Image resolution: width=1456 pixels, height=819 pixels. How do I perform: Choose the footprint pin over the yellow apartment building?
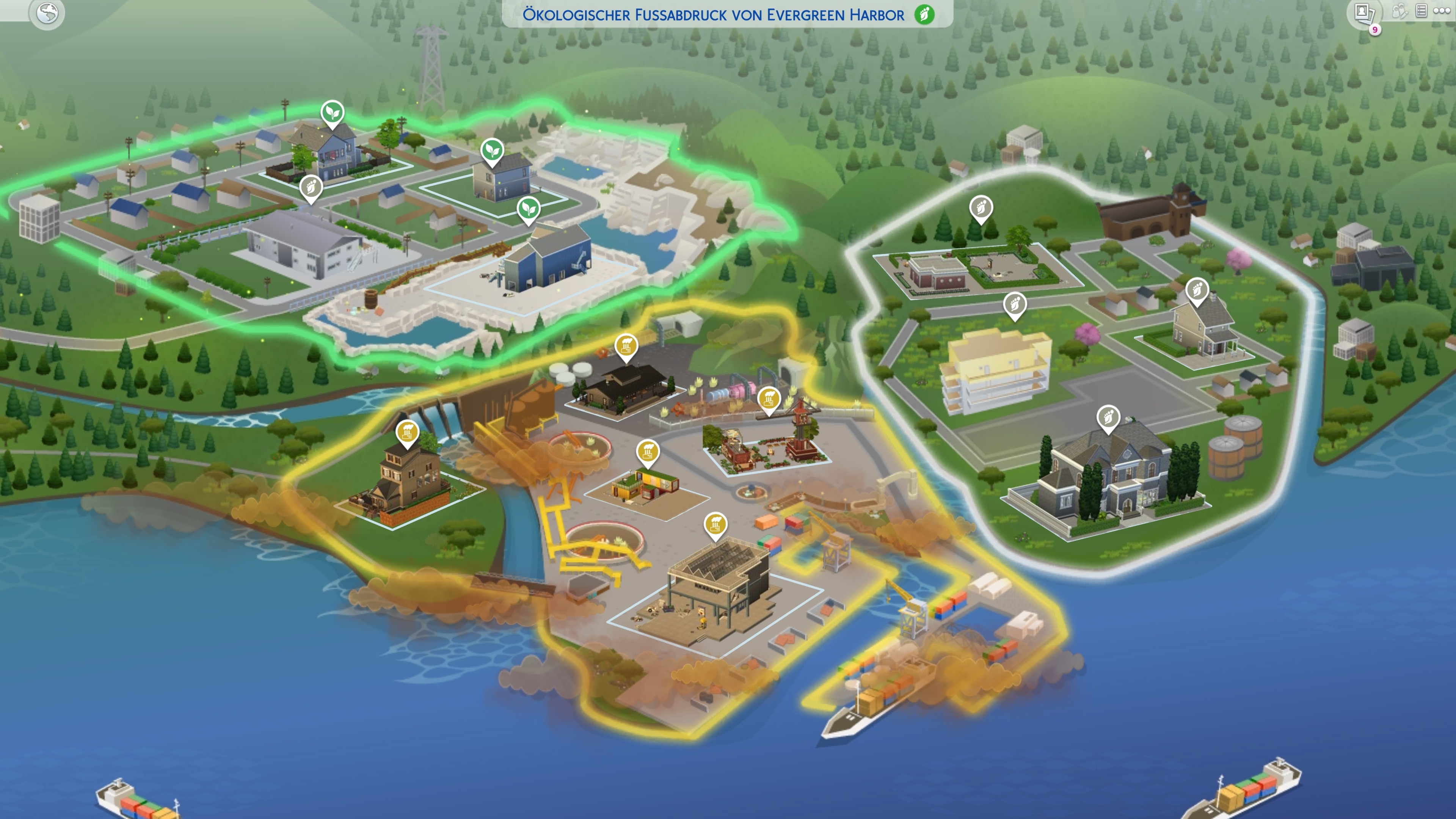point(1015,304)
